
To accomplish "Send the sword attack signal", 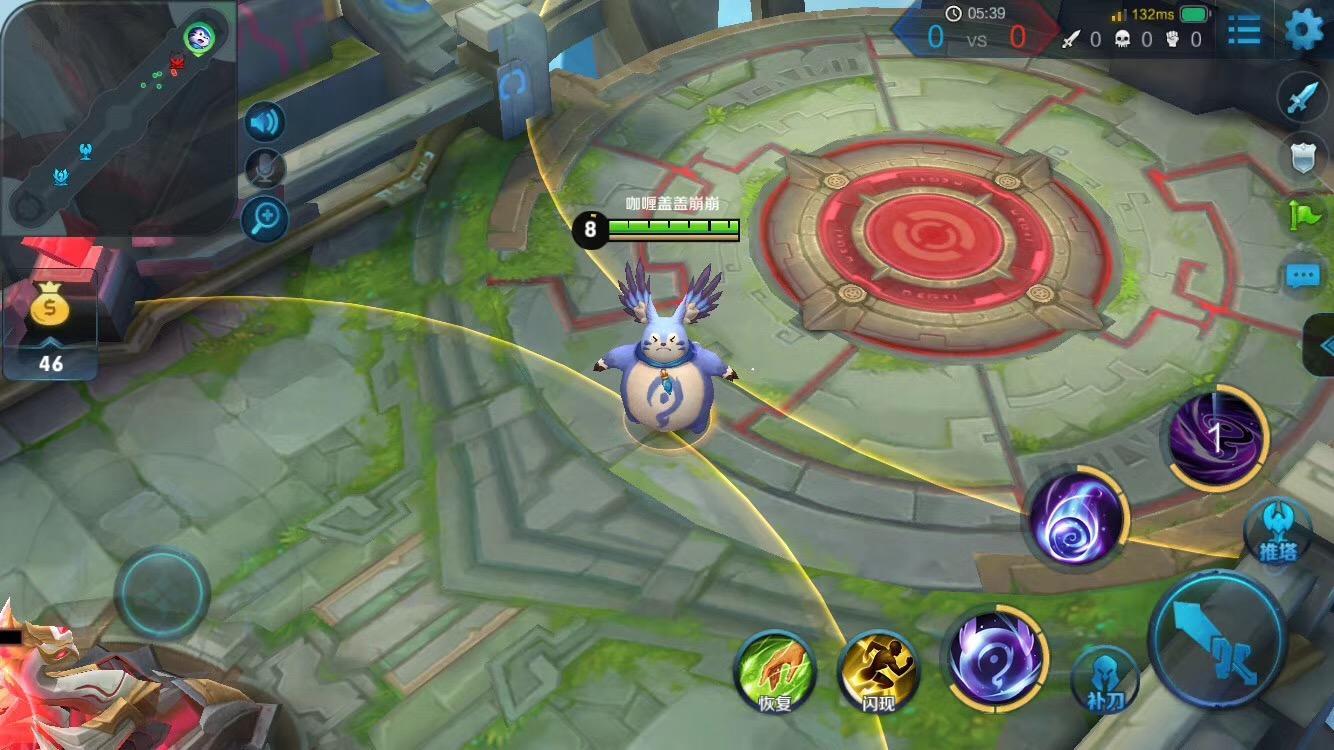I will 1302,98.
